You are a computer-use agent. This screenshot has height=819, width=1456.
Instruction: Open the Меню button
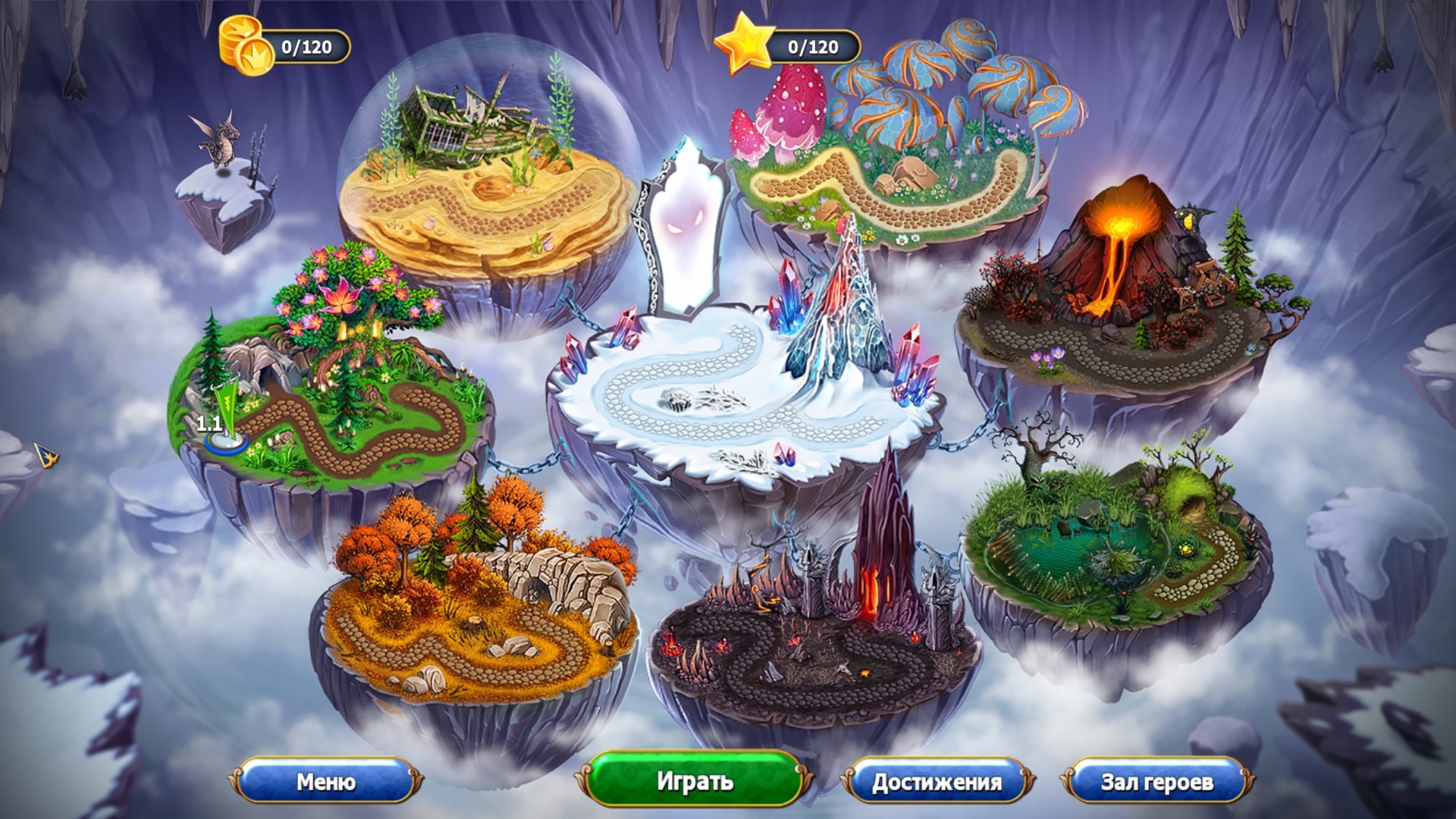pos(326,781)
